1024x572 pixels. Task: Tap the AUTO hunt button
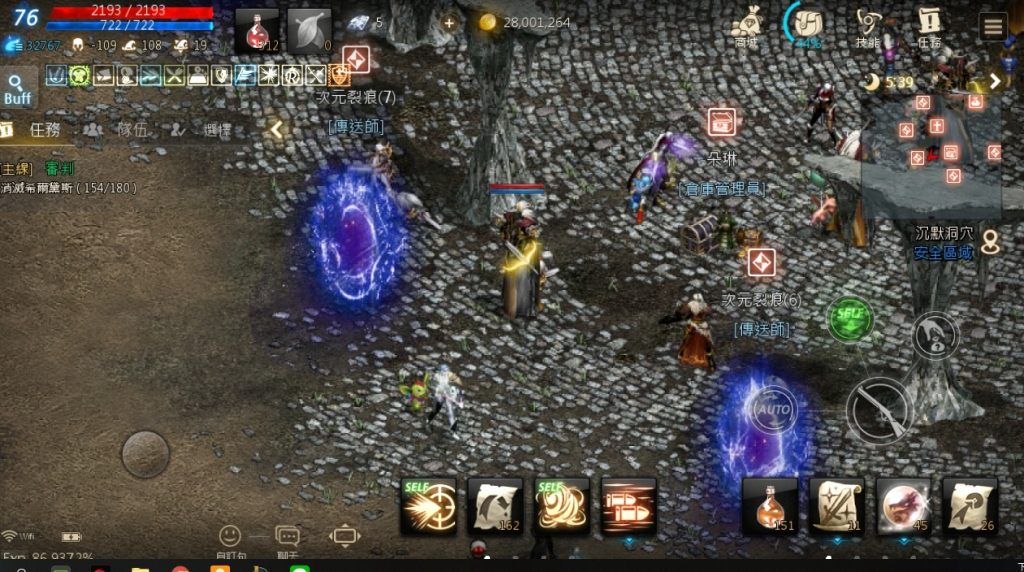(772, 409)
